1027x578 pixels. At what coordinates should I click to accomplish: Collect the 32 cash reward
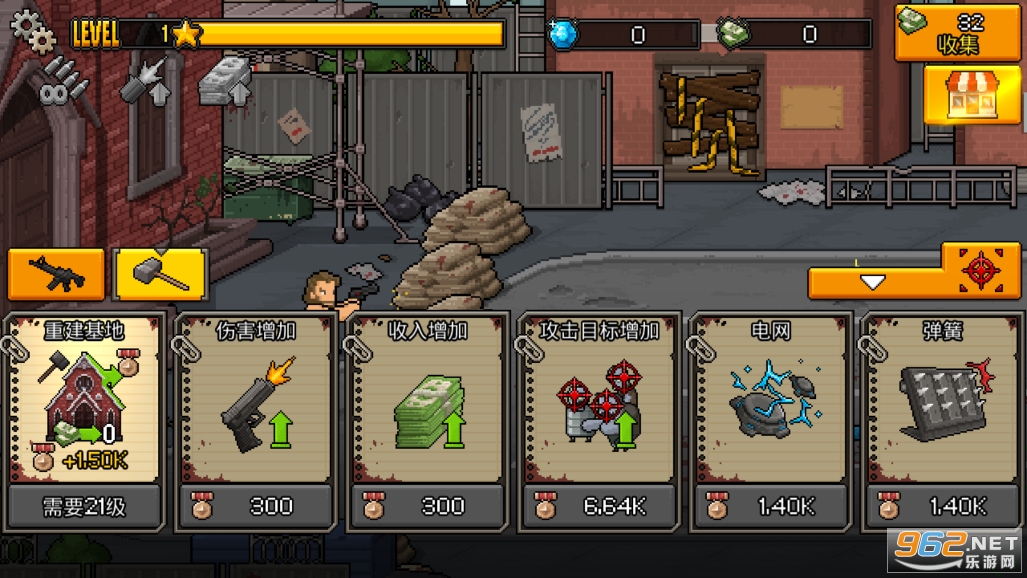[957, 33]
